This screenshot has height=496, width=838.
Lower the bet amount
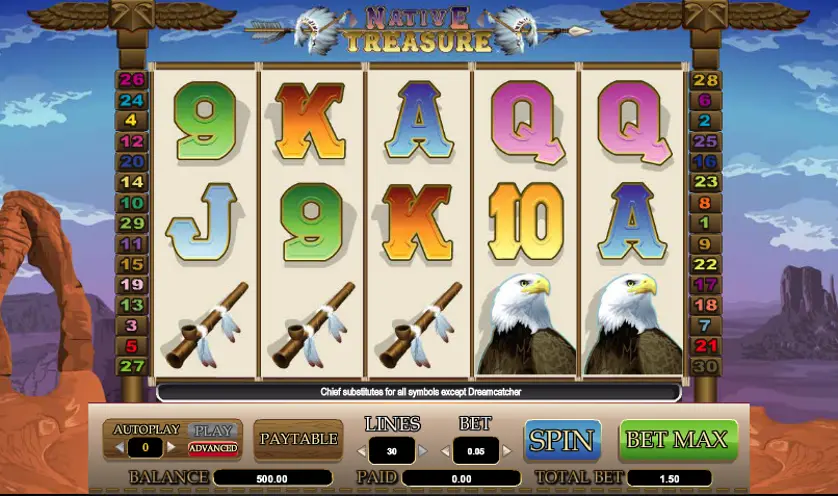pyautogui.click(x=445, y=452)
